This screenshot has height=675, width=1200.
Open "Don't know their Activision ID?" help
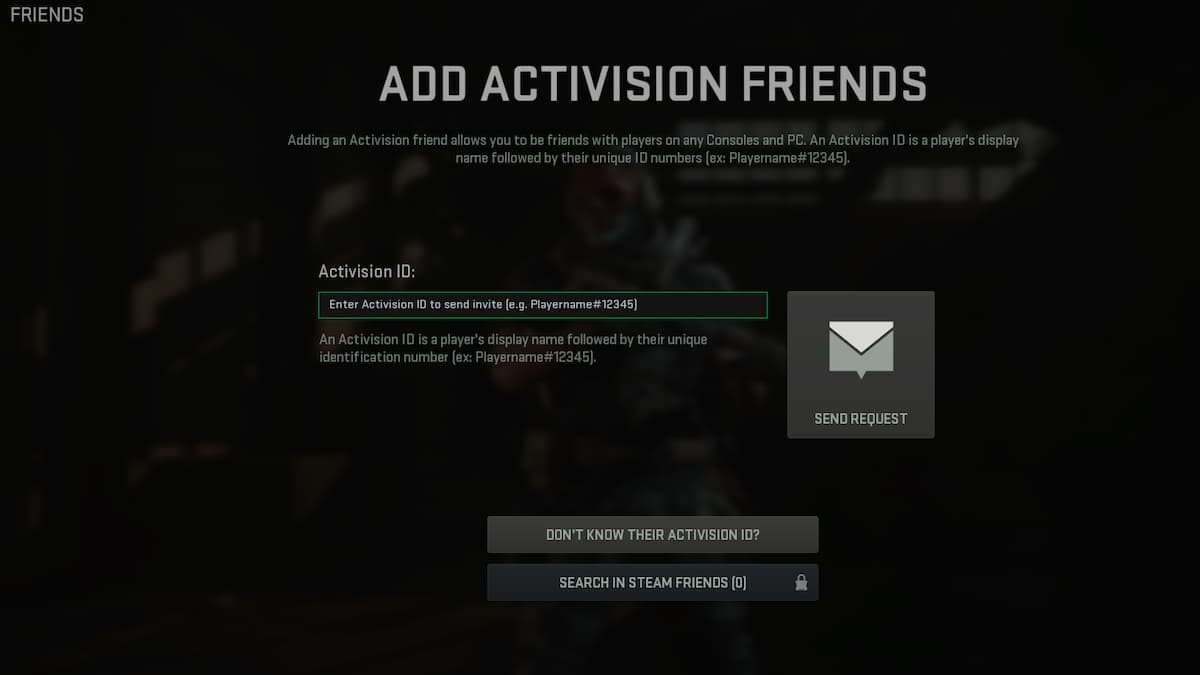652,534
